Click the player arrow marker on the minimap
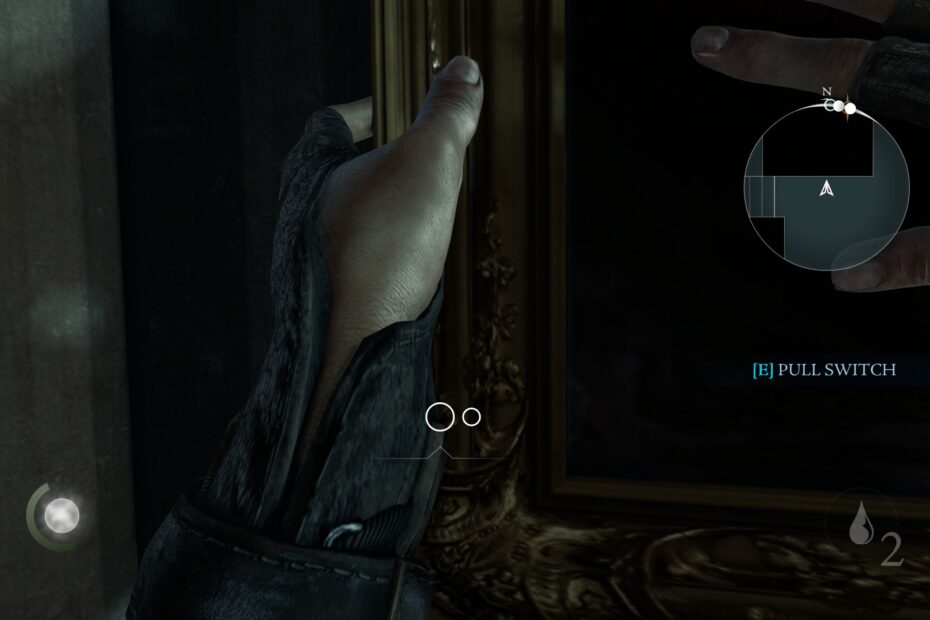The width and height of the screenshot is (930, 620). pos(826,187)
